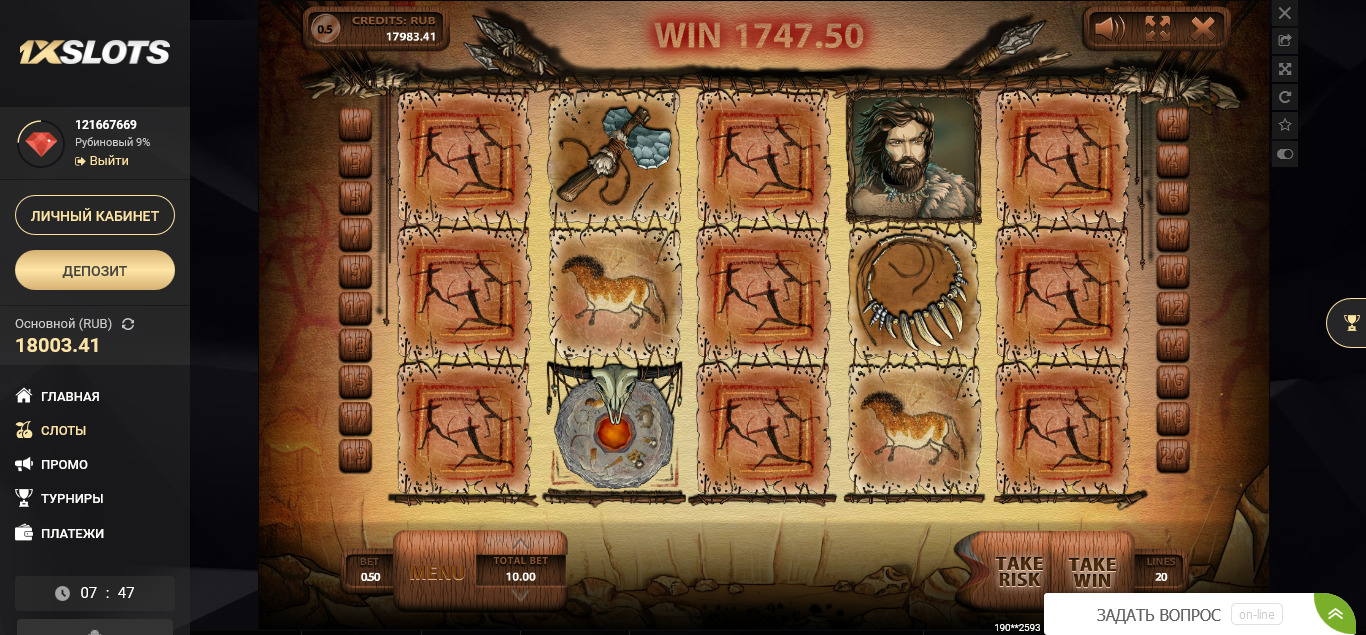Open Задать вопрос support chat
This screenshot has width=1366, height=635.
tap(1158, 615)
